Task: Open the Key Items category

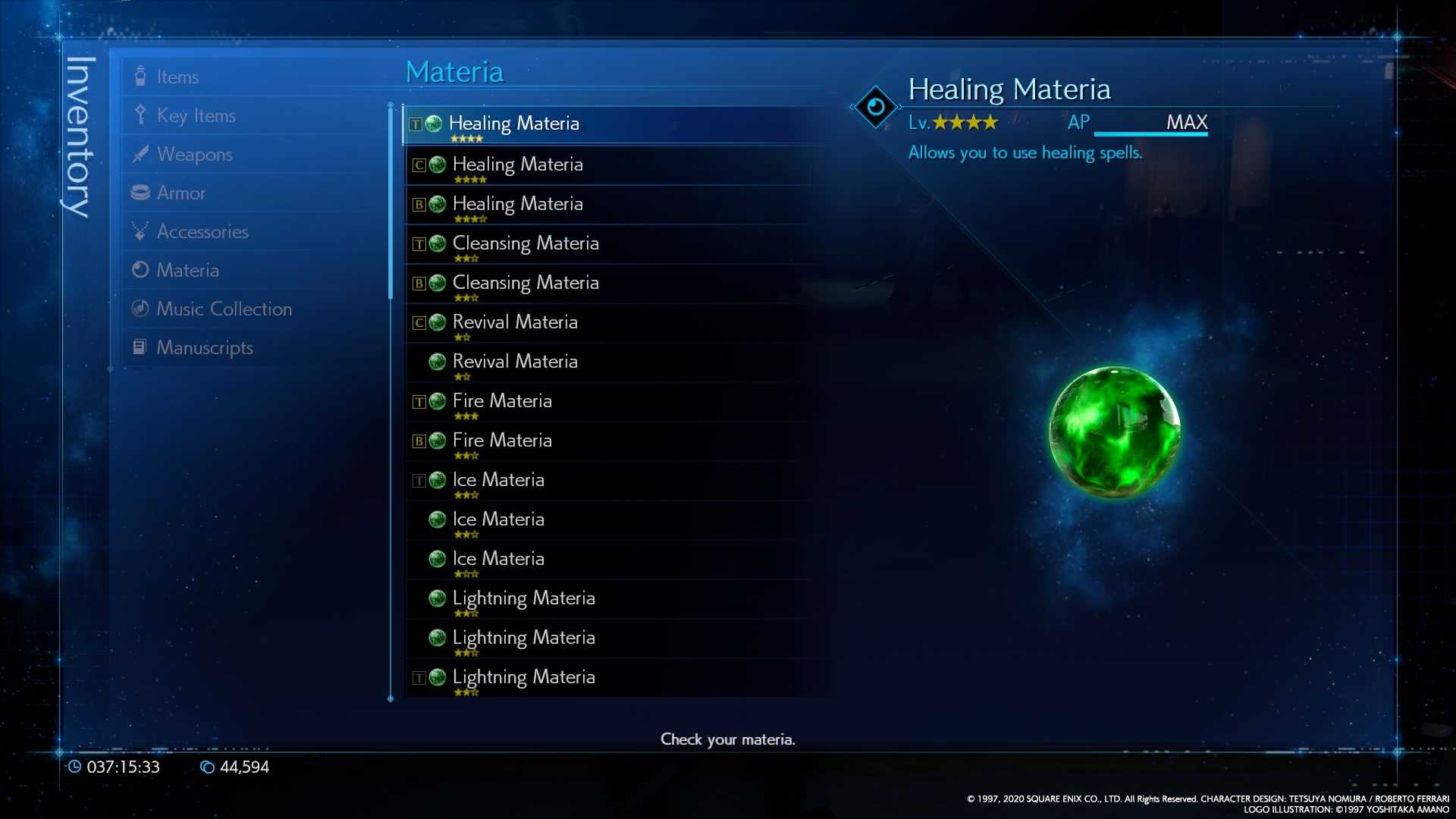Action: tap(196, 115)
